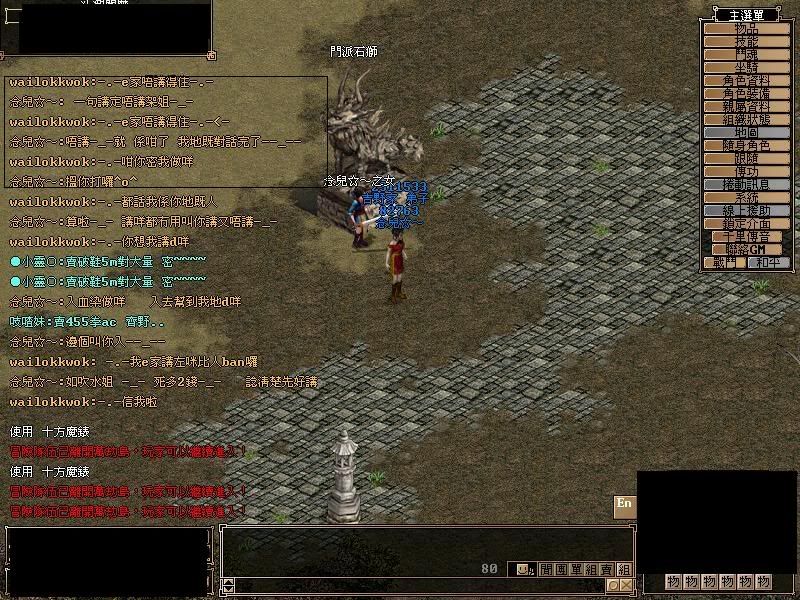Select the 閒 chat channel button

click(x=546, y=569)
